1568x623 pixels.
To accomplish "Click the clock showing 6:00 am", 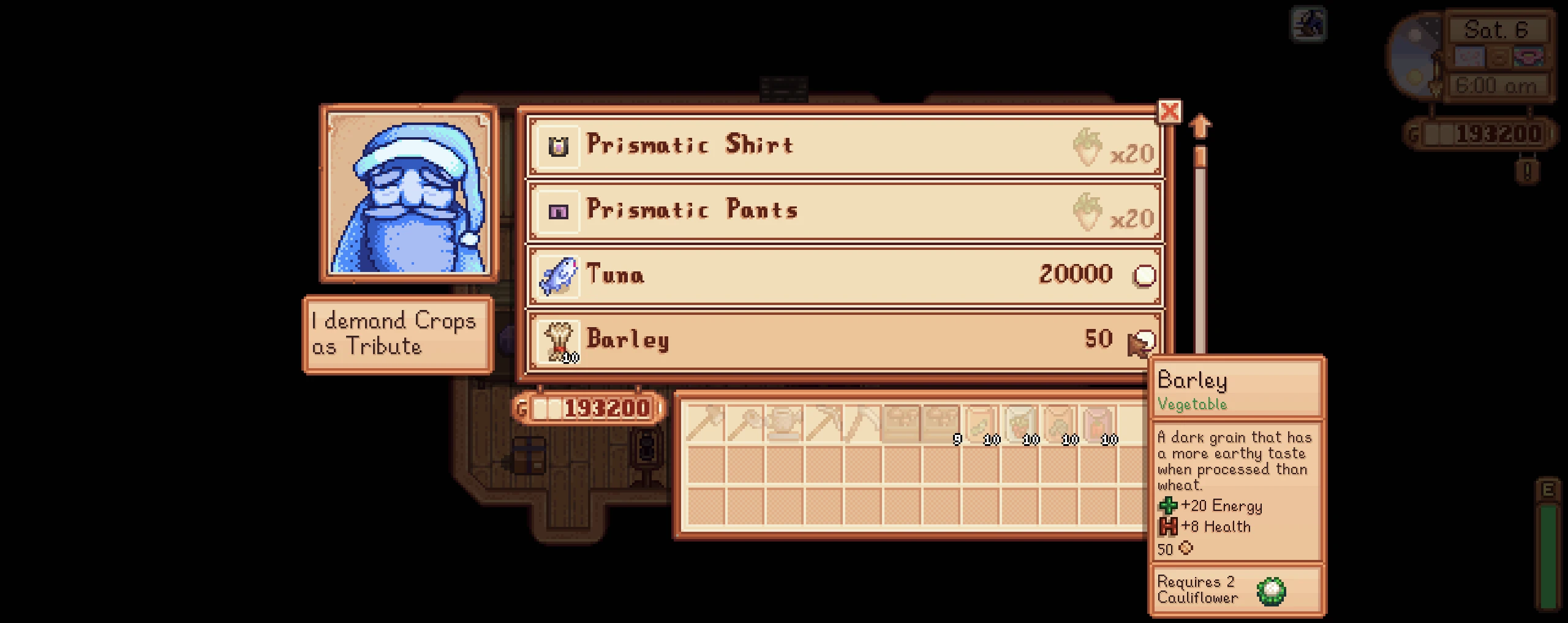I will point(1497,86).
